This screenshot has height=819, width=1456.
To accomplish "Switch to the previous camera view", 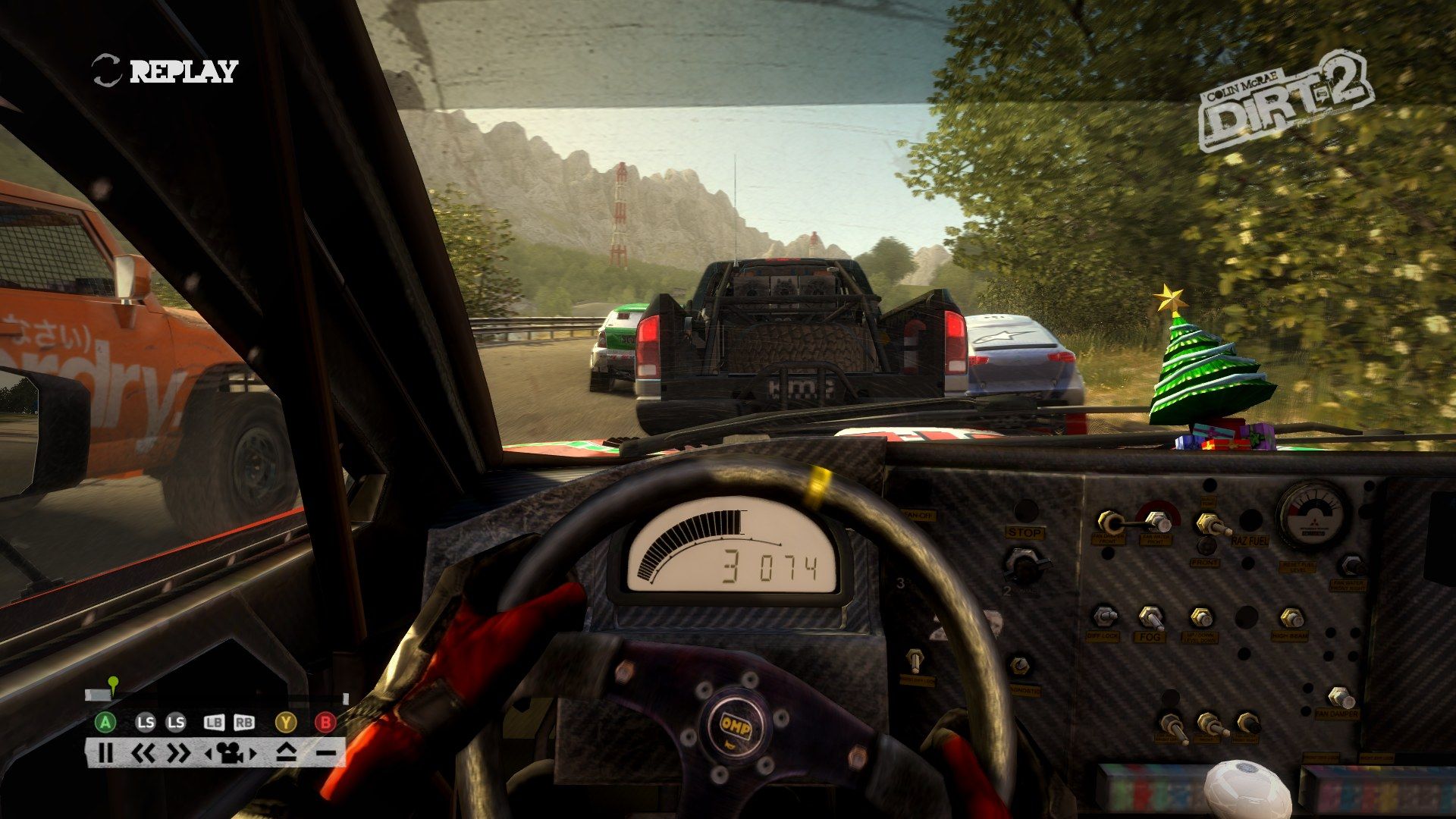I will point(209,754).
